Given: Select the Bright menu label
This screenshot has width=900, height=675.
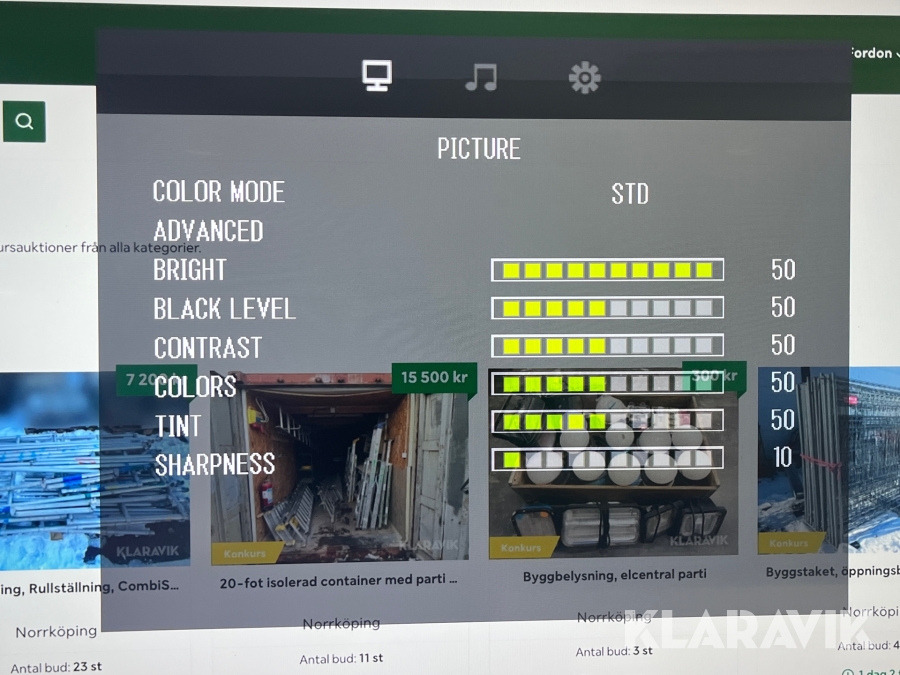Looking at the screenshot, I should 190,270.
